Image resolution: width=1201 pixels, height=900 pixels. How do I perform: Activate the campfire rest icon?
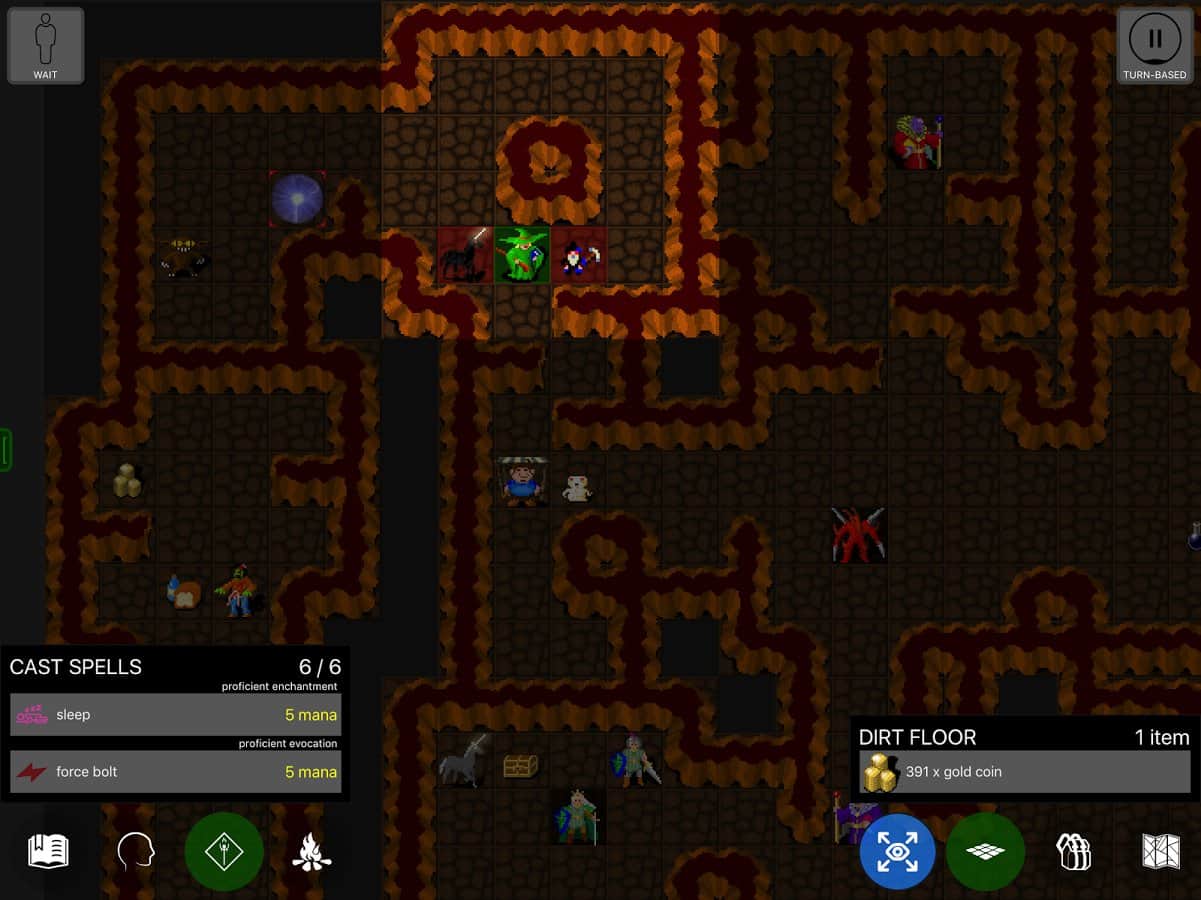point(311,852)
